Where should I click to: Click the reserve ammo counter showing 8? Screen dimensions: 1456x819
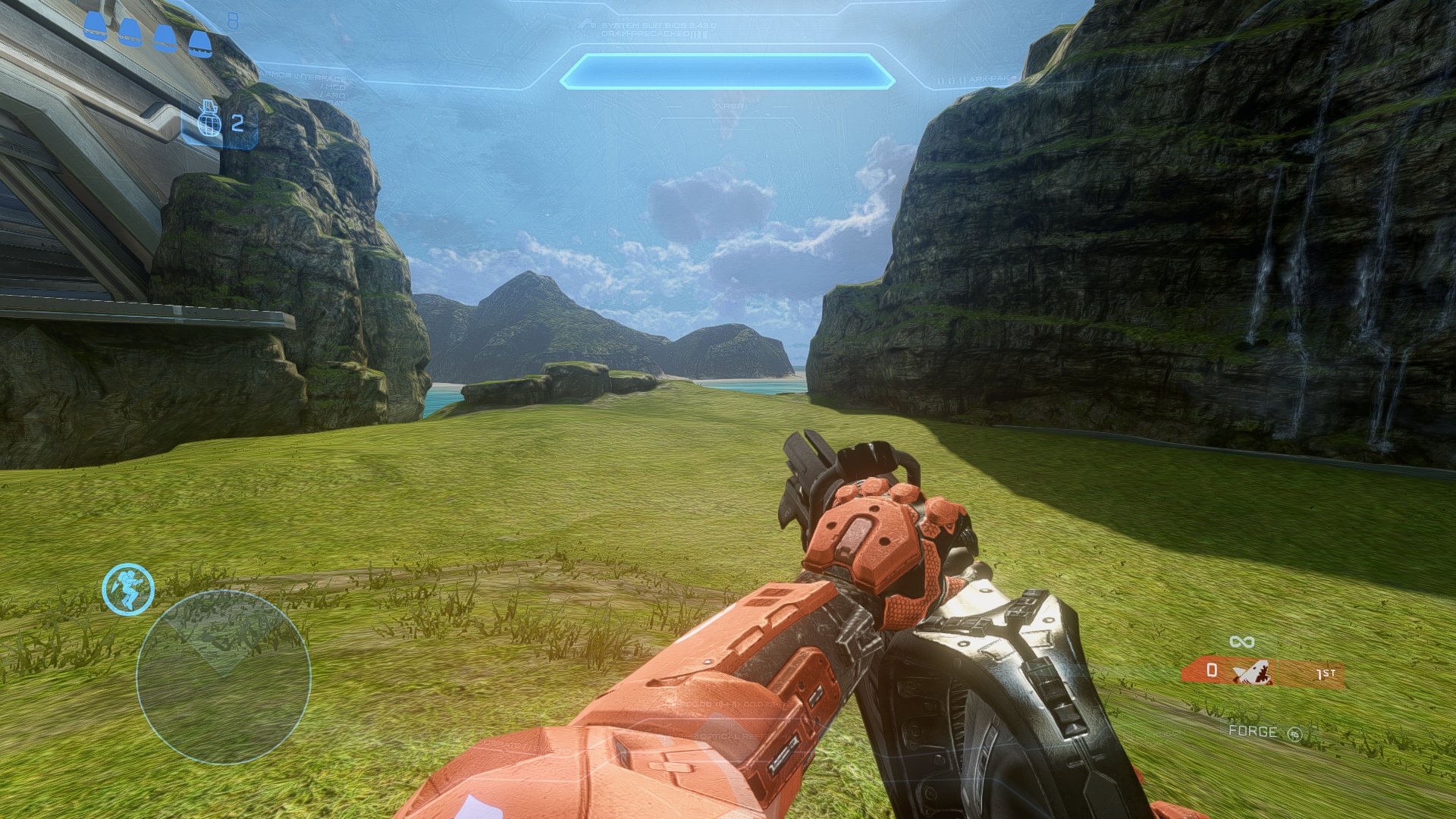[233, 20]
